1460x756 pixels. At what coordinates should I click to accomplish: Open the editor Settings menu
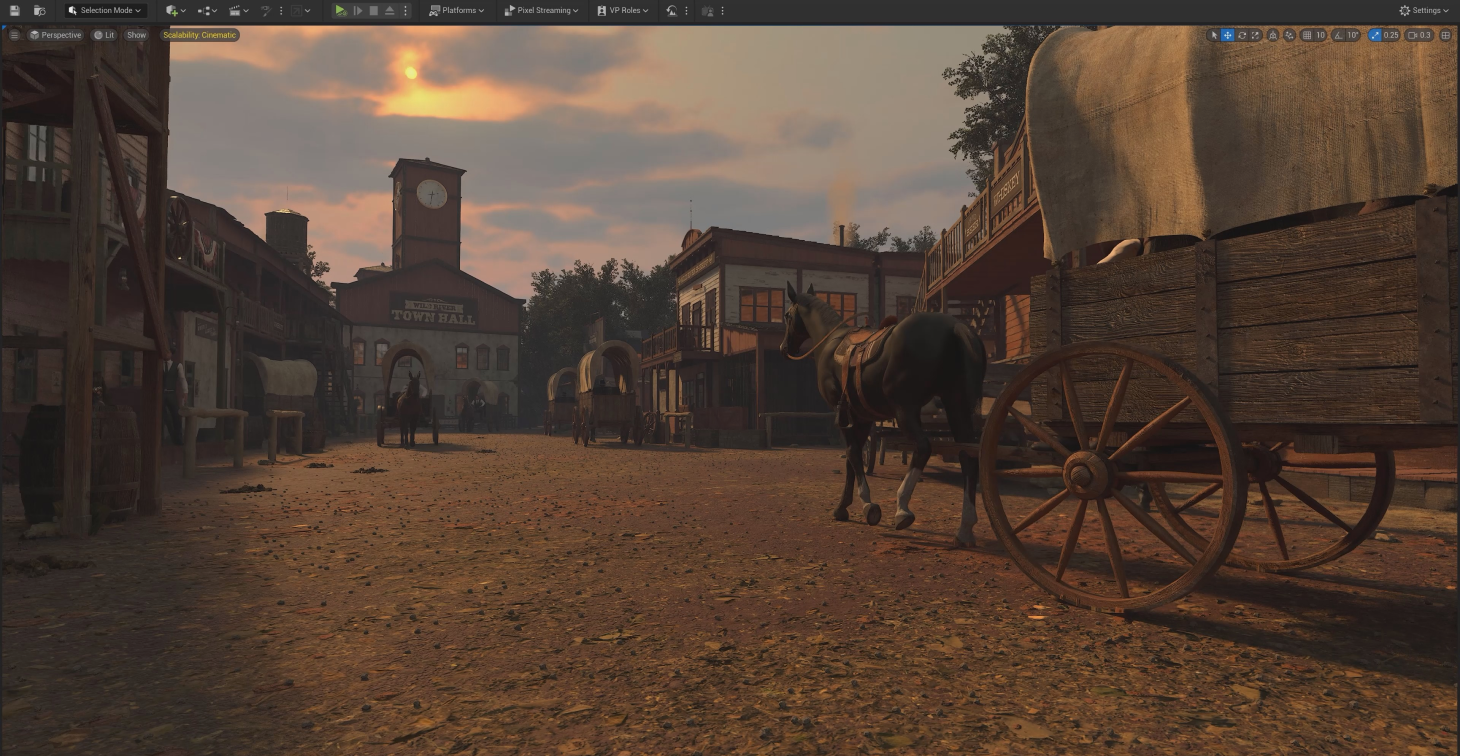[1424, 10]
